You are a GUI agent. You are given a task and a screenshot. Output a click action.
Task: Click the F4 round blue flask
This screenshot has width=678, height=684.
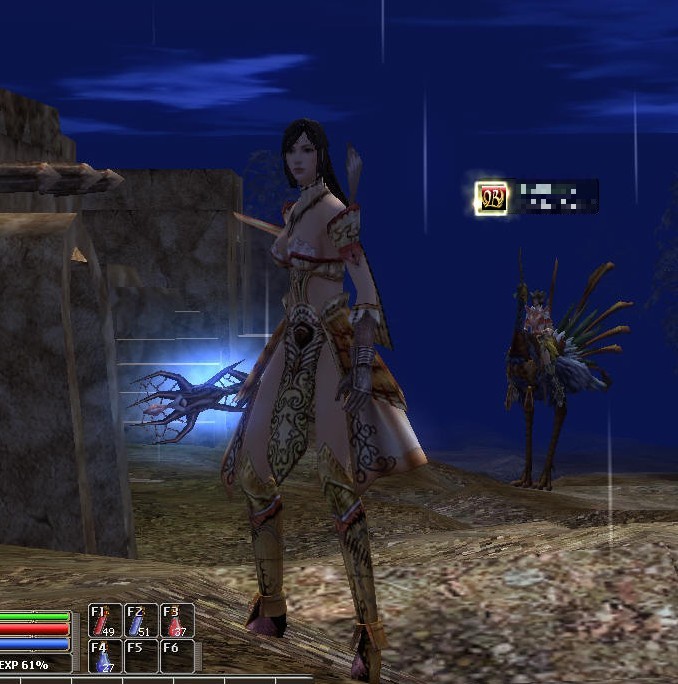click(x=105, y=656)
